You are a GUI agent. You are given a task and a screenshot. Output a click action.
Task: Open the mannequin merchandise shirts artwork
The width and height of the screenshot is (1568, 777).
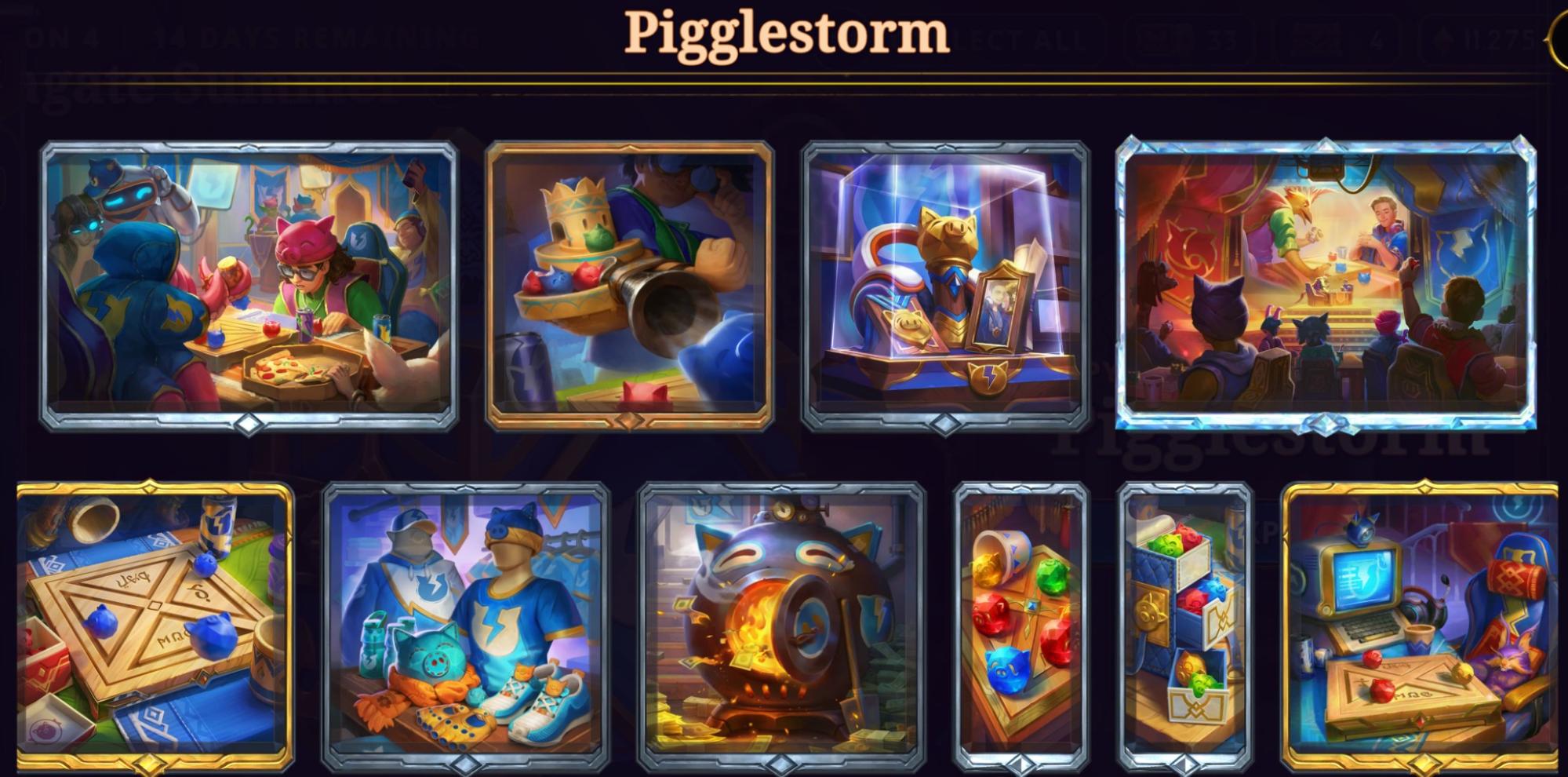click(466, 626)
